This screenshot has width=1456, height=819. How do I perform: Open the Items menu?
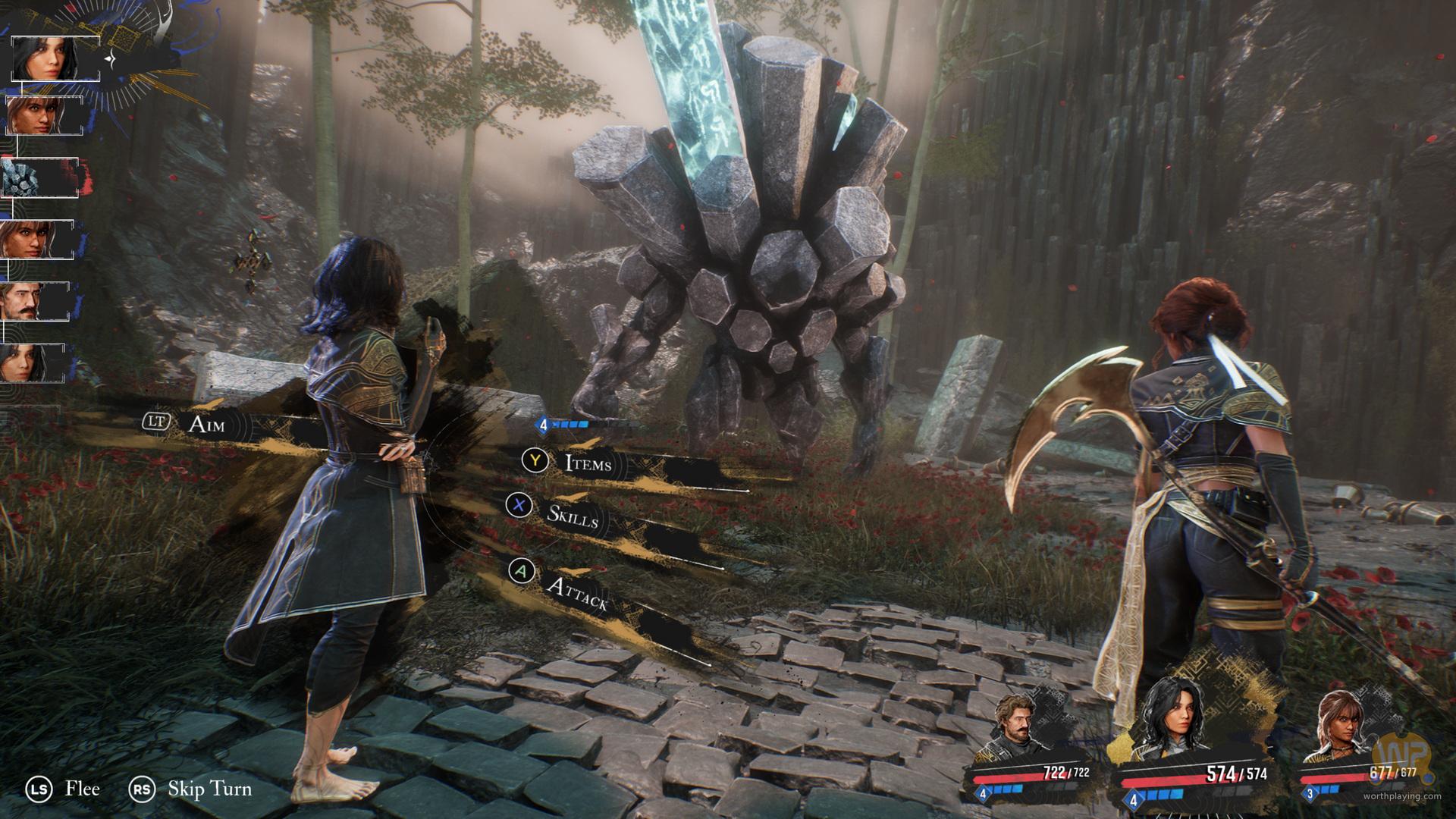pos(587,462)
